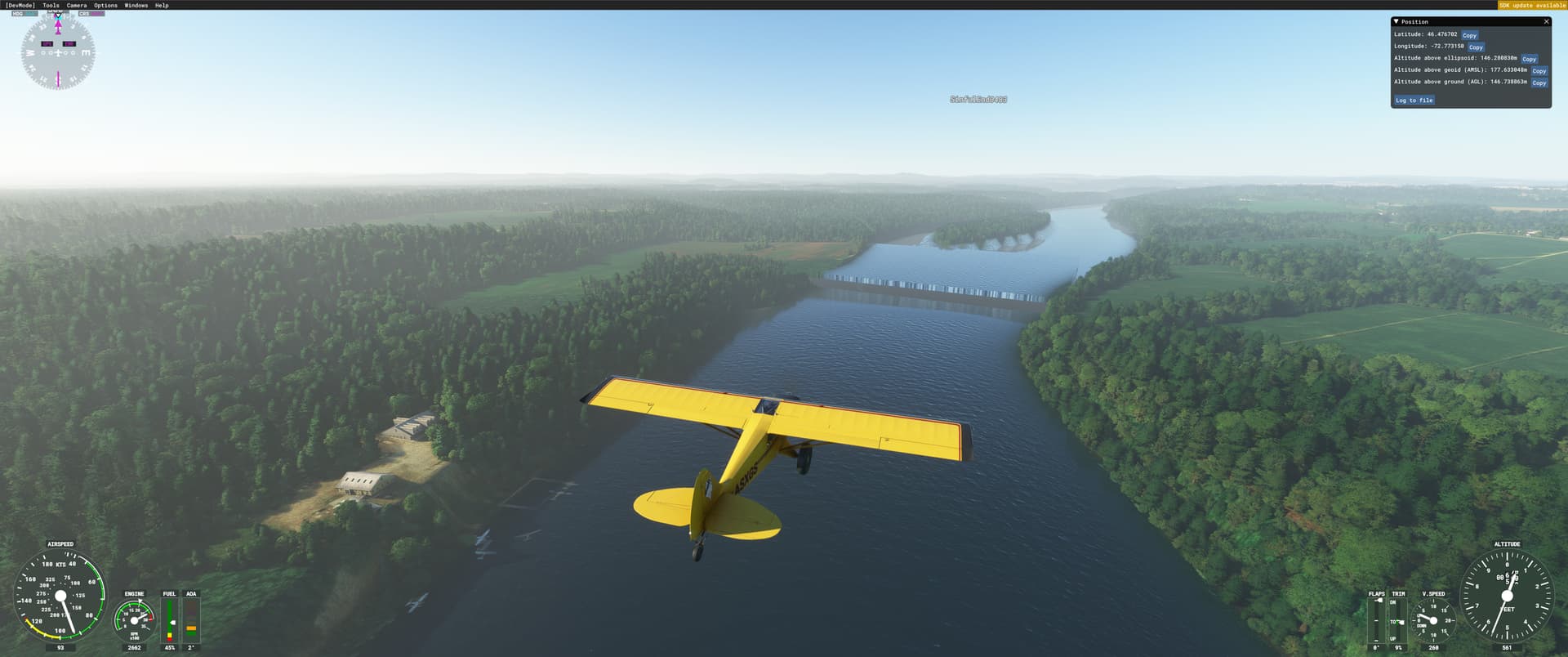The height and width of the screenshot is (657, 1568).
Task: Click the Altitude dial gauge
Action: [x=1507, y=597]
